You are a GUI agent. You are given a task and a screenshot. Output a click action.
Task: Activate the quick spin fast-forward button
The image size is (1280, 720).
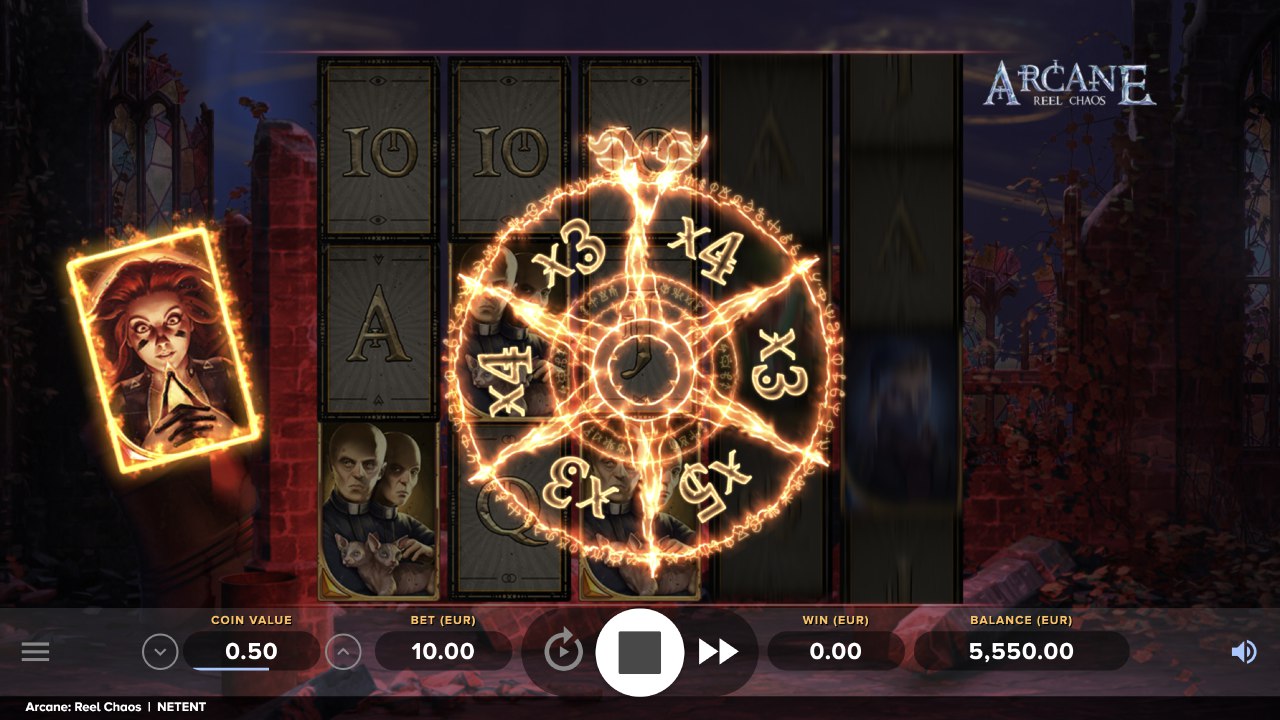(718, 652)
